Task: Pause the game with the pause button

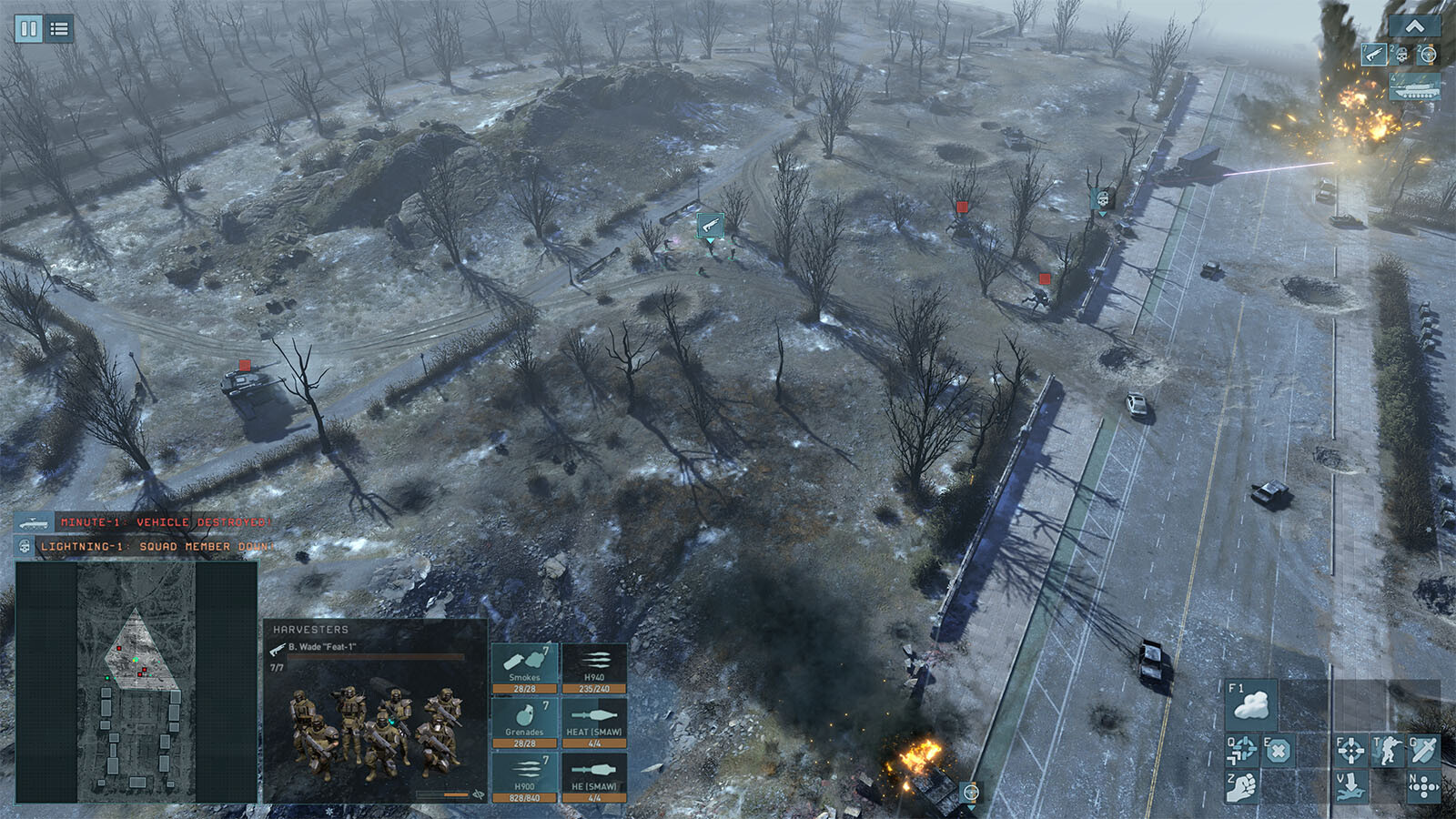Action: pyautogui.click(x=28, y=28)
